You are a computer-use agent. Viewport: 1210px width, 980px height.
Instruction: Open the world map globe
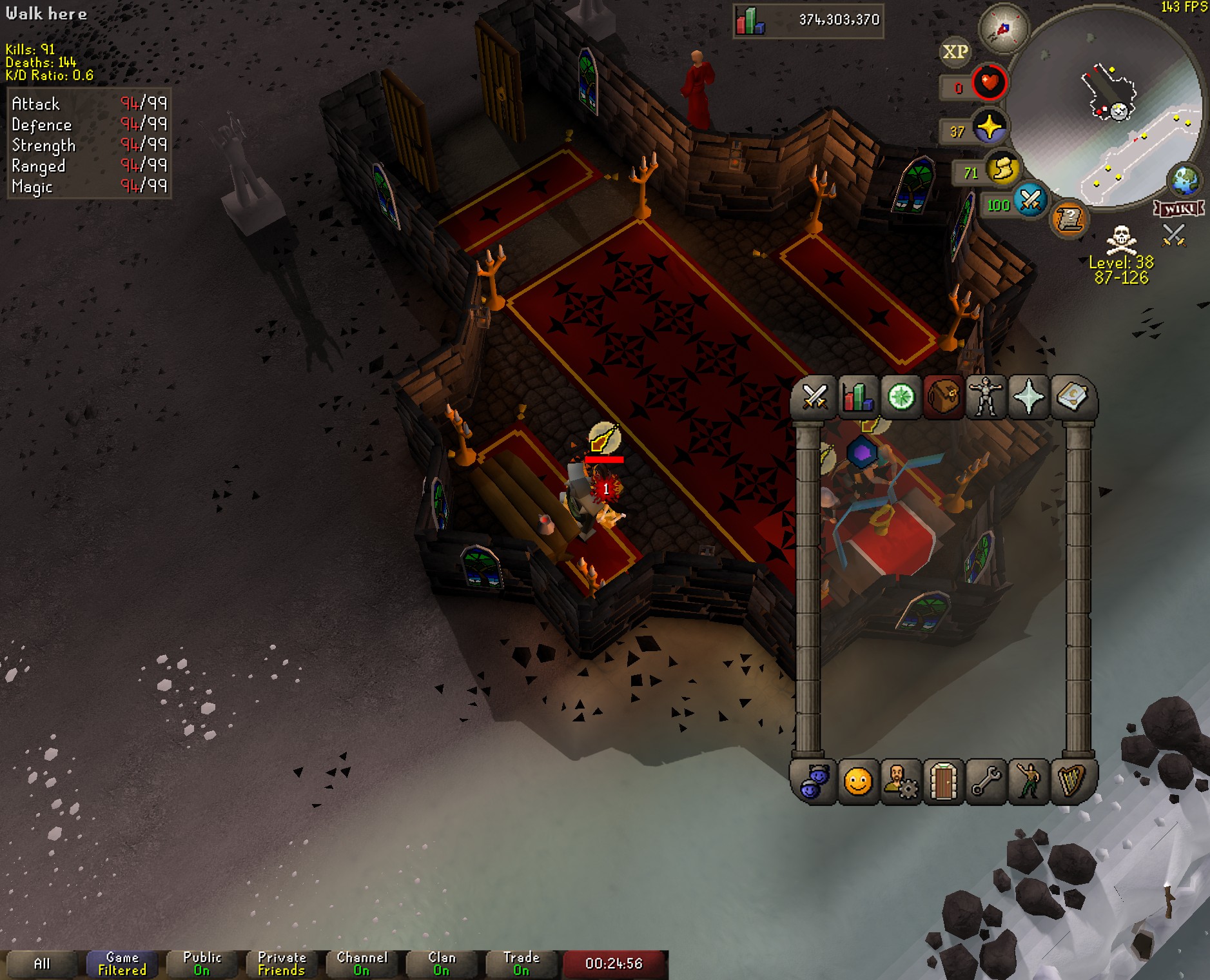point(1185,180)
